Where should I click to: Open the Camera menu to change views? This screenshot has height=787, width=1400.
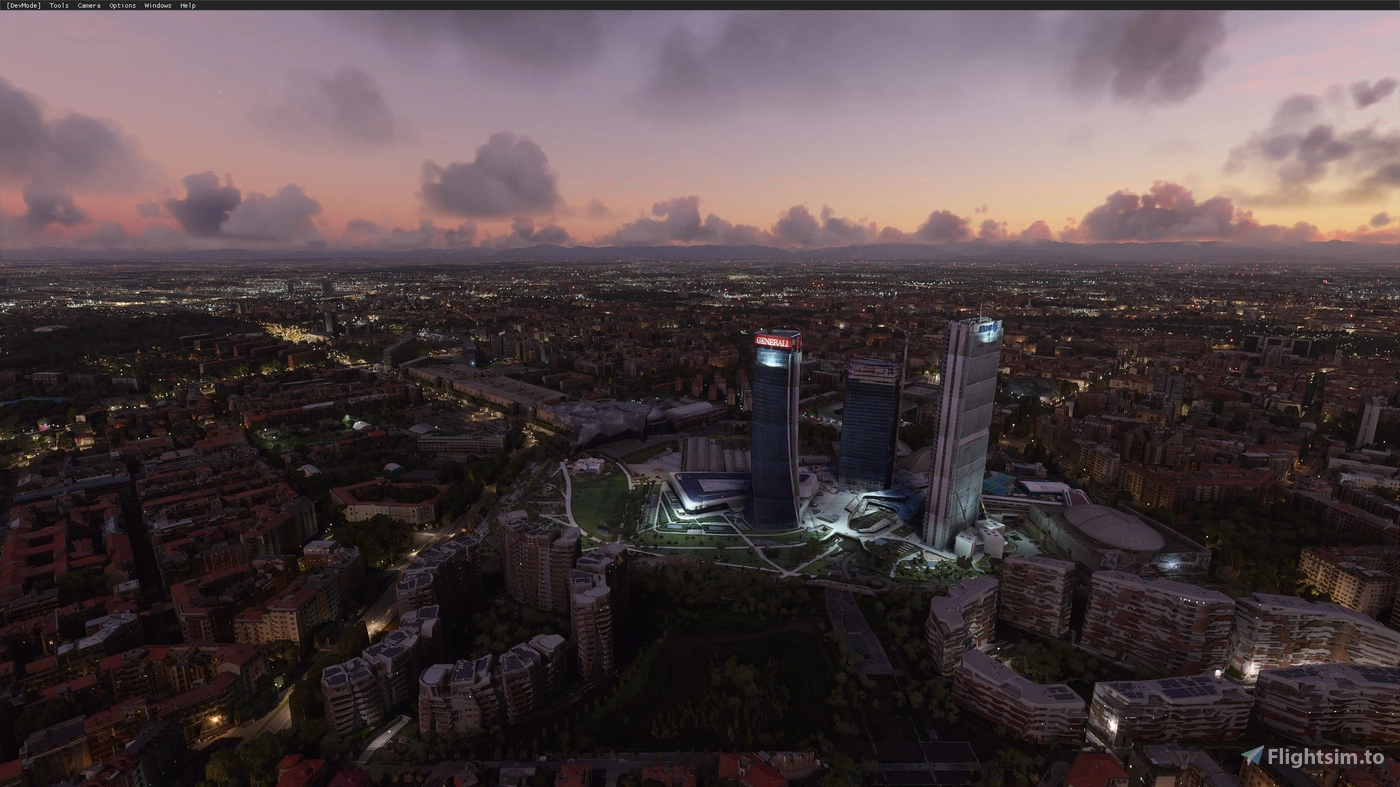click(88, 5)
